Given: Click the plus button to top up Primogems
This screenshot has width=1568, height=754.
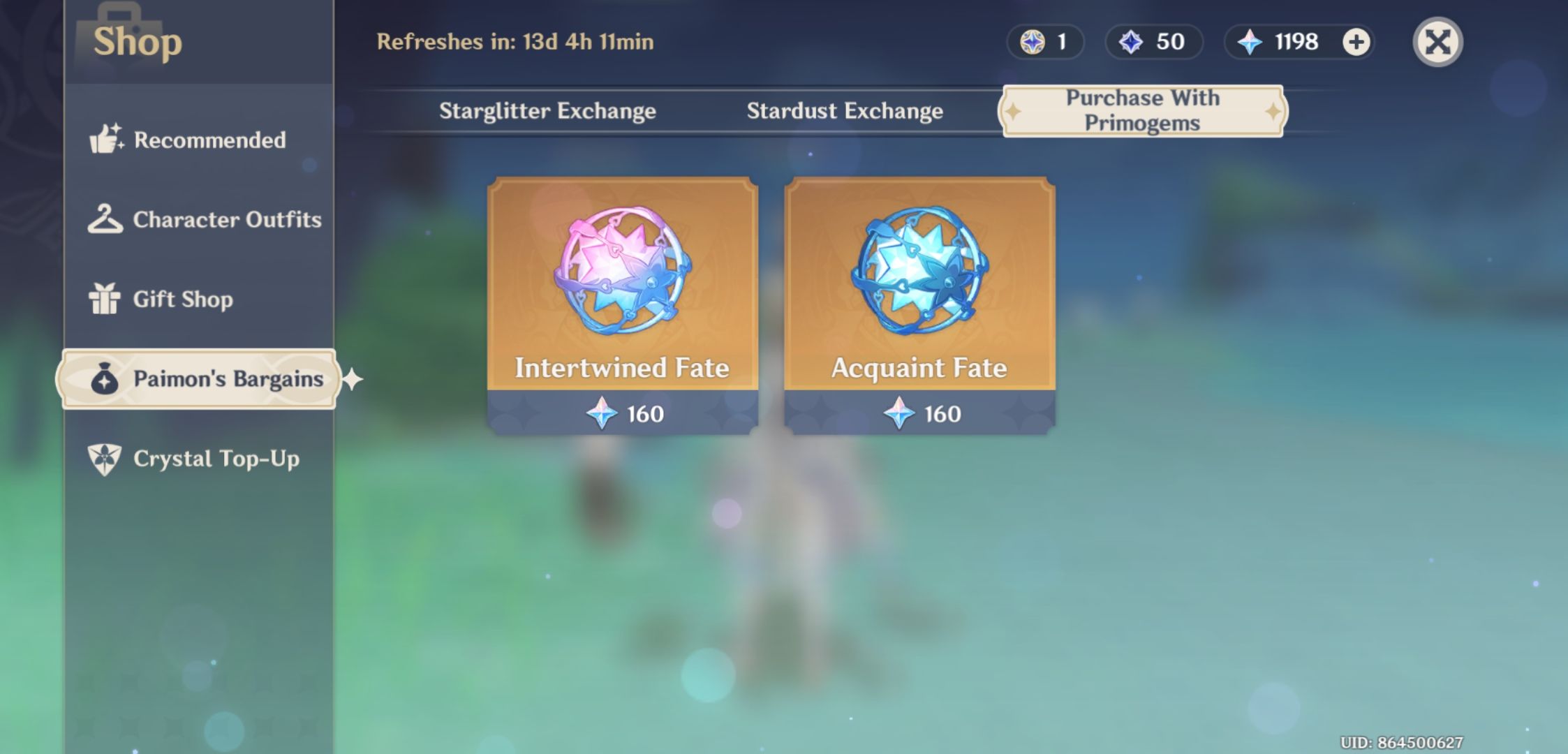Looking at the screenshot, I should (x=1354, y=42).
